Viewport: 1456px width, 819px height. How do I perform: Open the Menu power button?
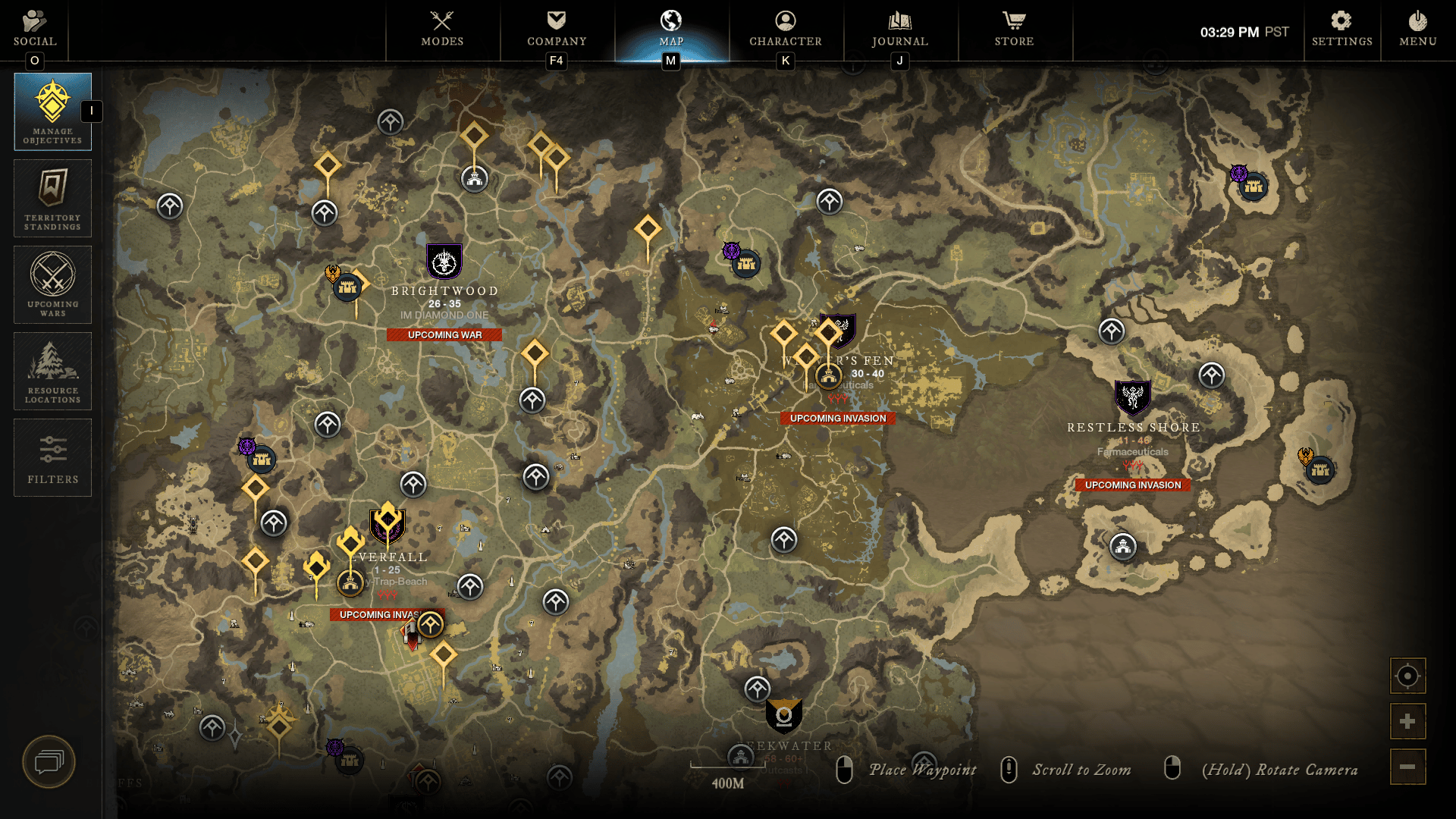tap(1417, 29)
